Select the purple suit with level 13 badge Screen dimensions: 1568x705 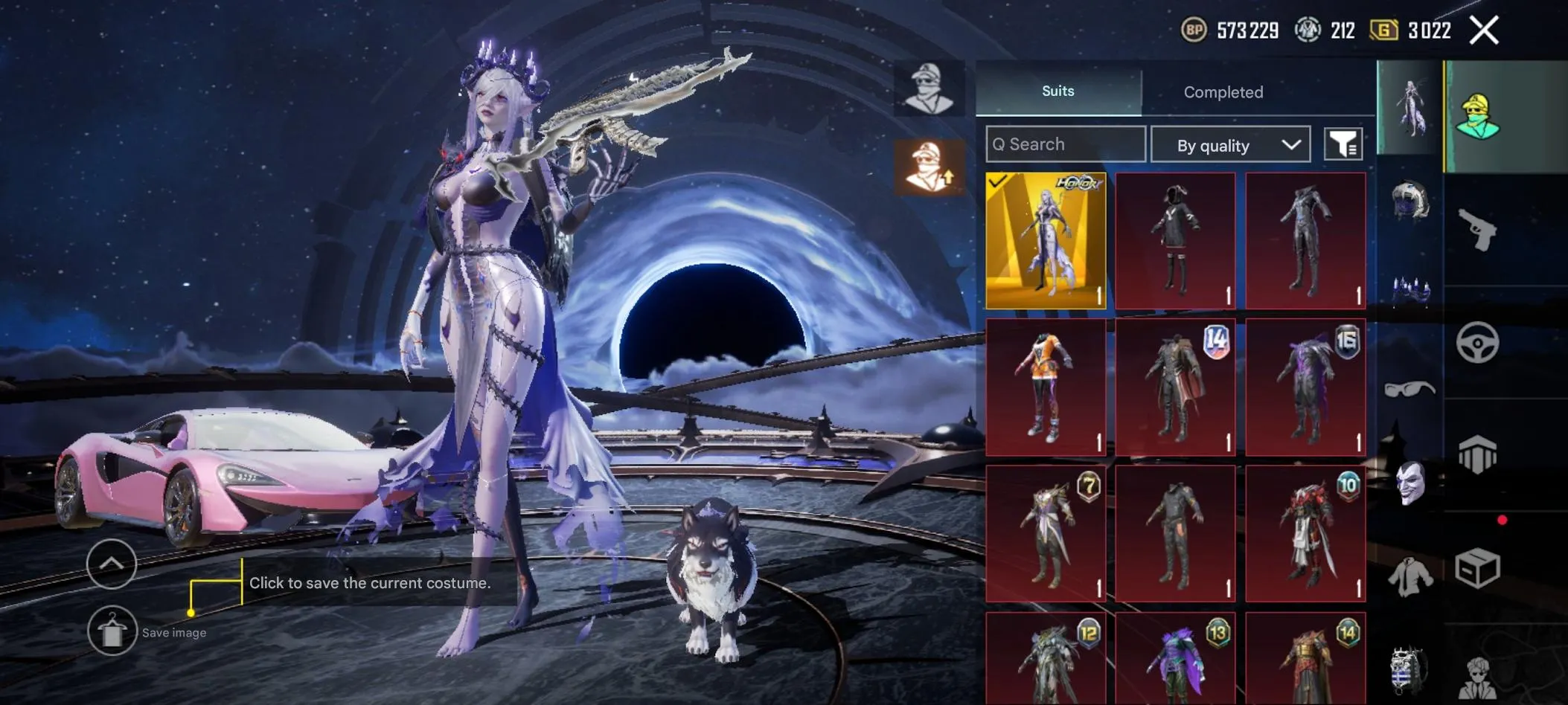(x=1176, y=660)
